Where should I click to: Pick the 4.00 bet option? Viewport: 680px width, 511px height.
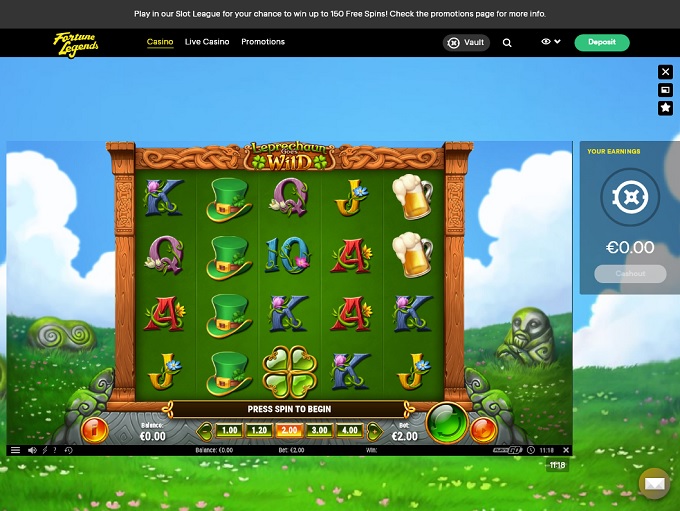click(349, 430)
